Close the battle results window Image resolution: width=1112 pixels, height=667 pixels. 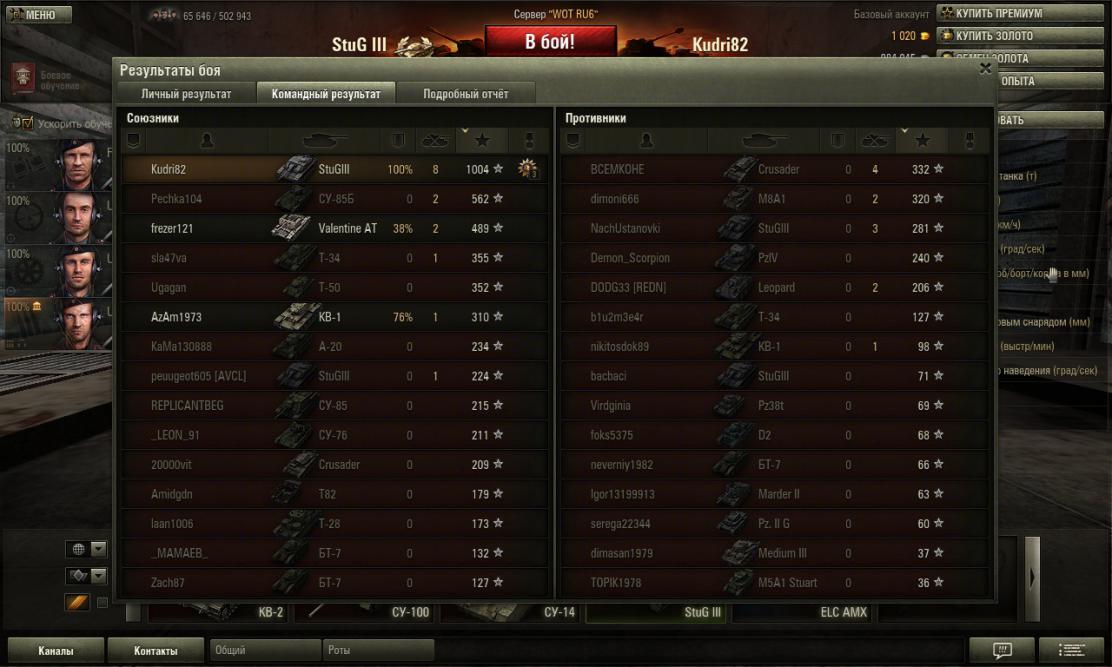(985, 68)
